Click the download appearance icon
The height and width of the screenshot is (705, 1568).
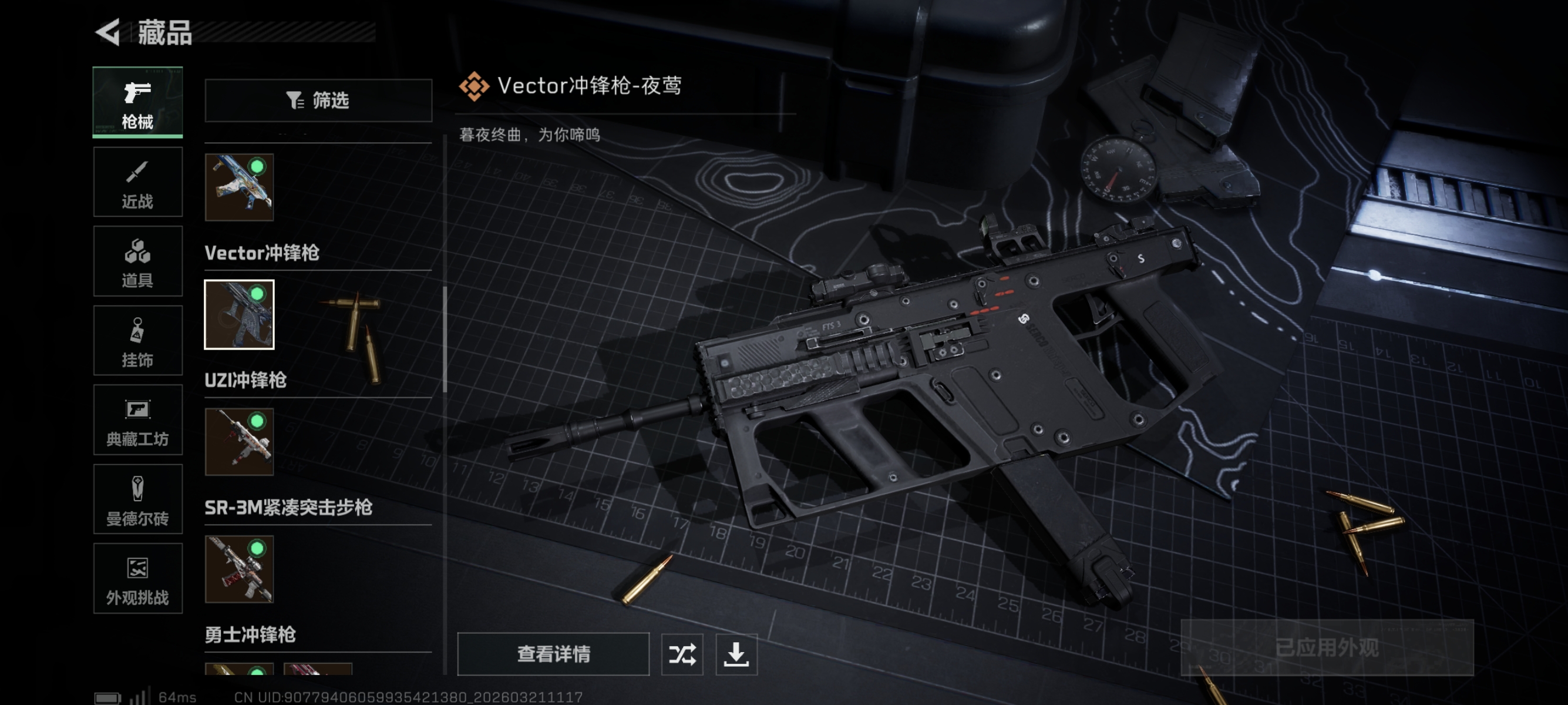pyautogui.click(x=737, y=654)
